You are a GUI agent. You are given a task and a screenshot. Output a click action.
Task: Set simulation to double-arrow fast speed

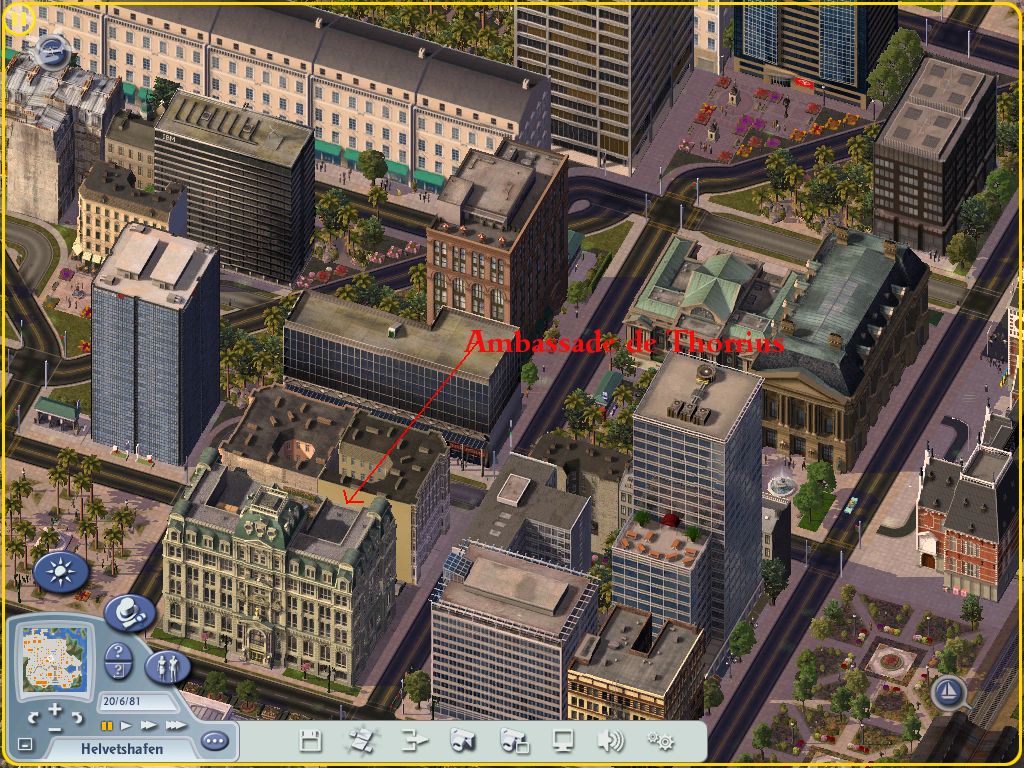point(148,725)
